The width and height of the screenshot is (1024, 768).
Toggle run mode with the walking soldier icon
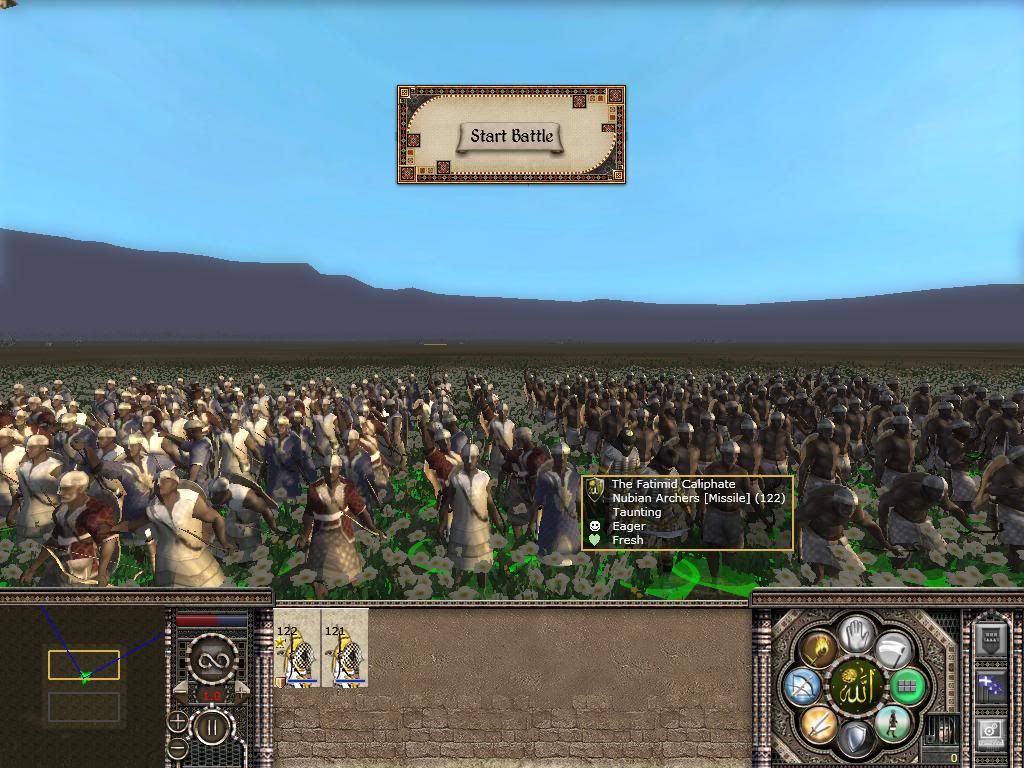pos(891,723)
